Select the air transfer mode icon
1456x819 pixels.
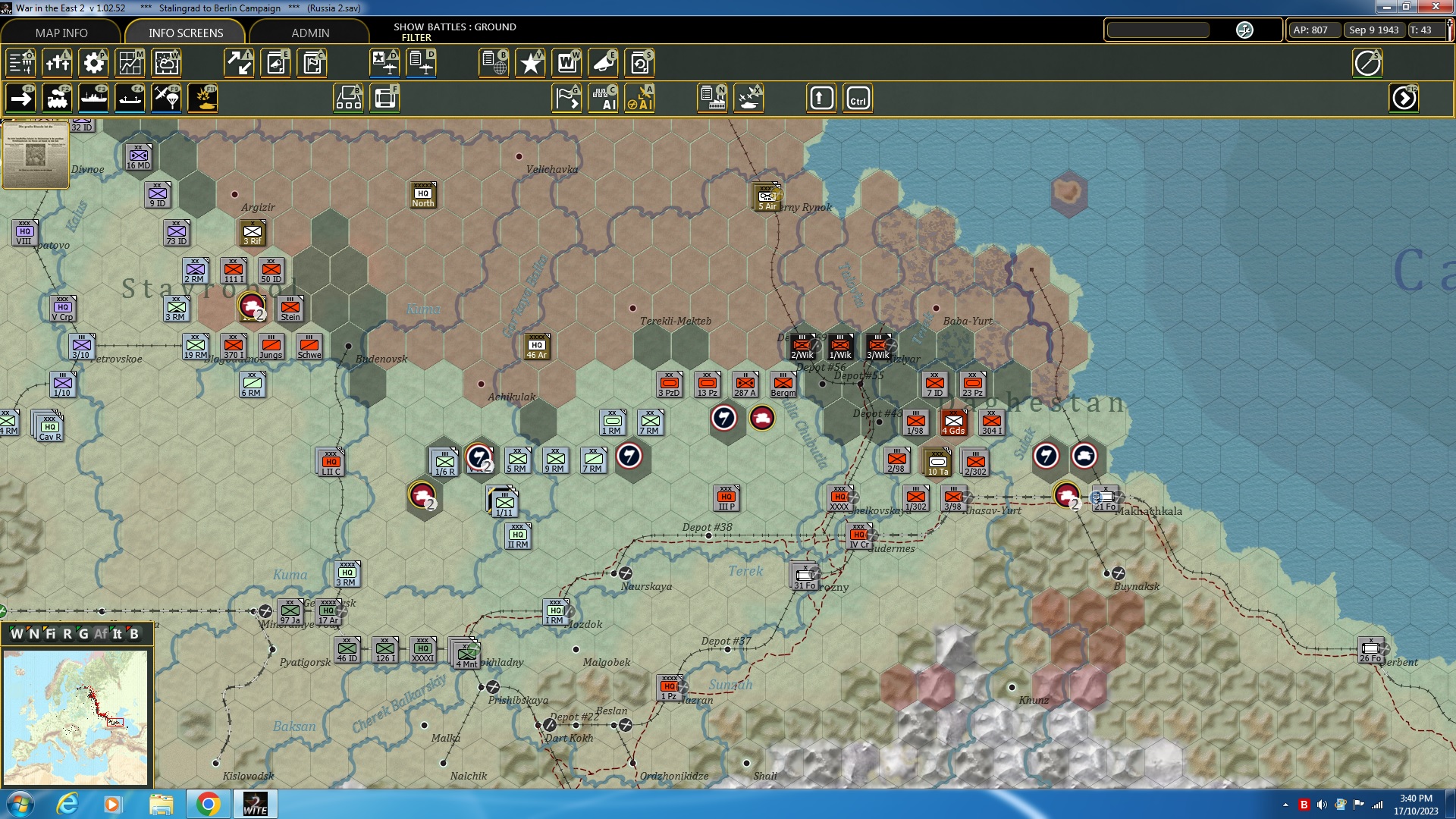point(166,98)
